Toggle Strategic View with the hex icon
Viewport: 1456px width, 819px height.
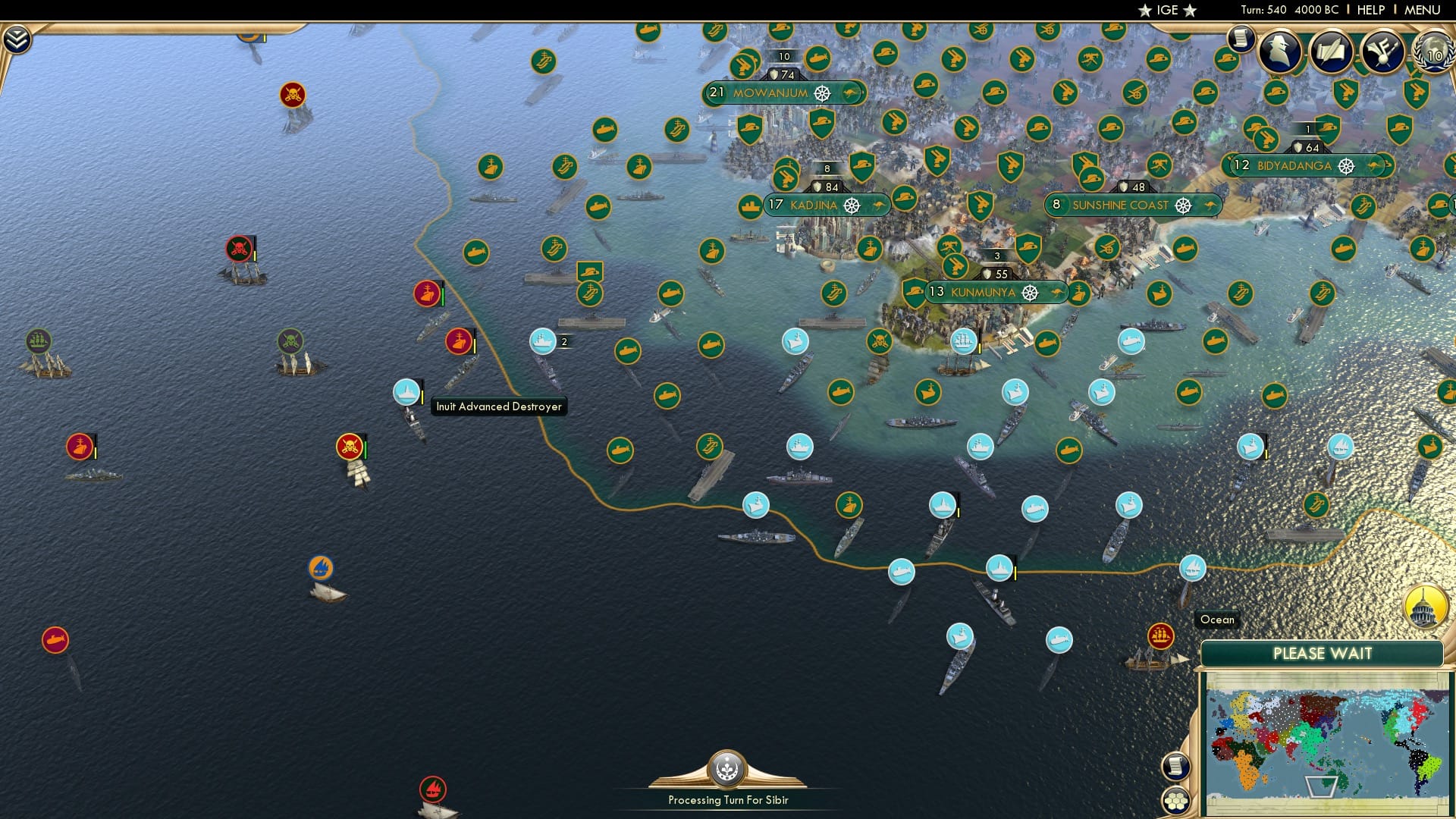1177,800
